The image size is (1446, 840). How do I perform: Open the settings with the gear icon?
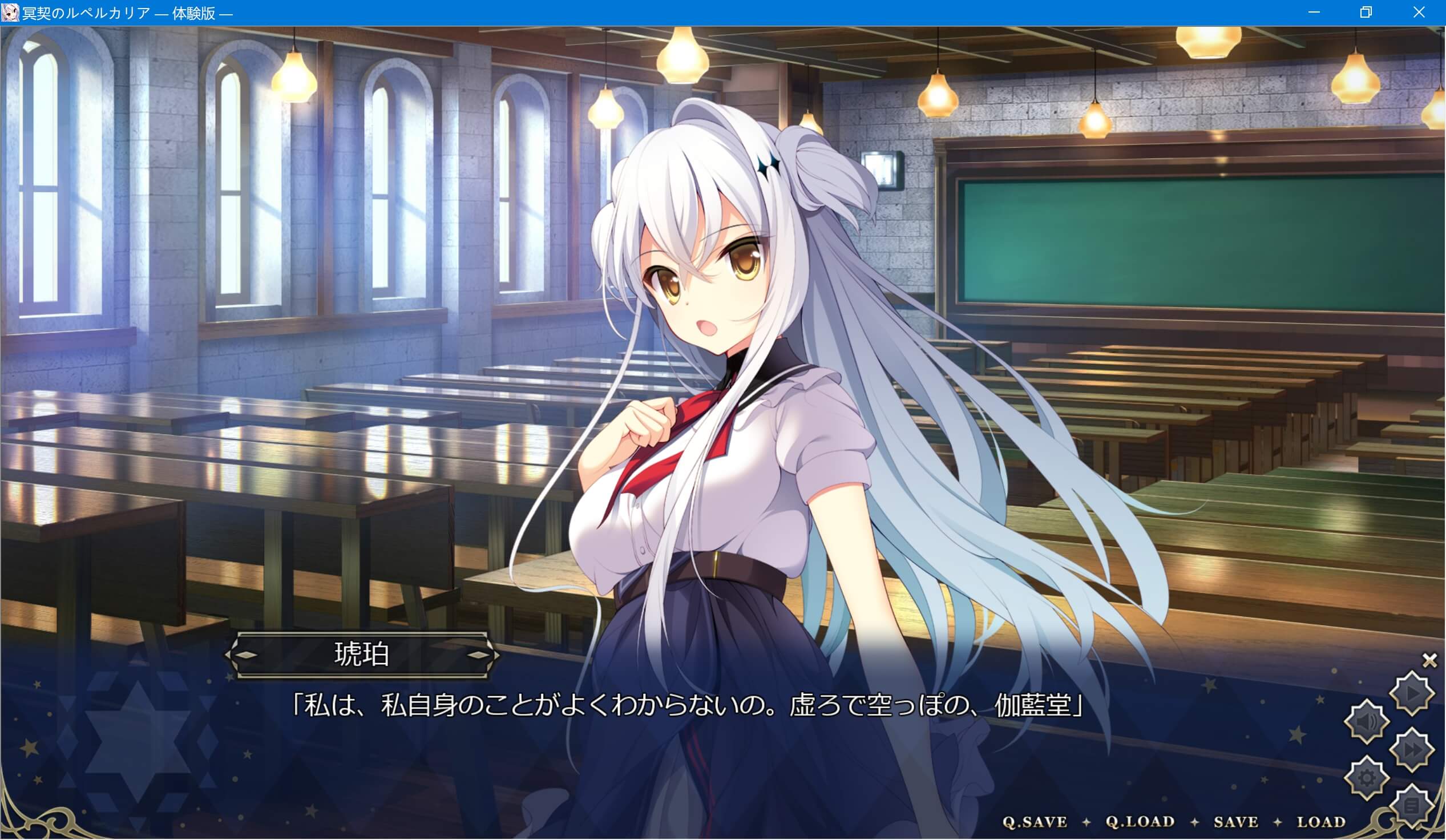pyautogui.click(x=1366, y=777)
